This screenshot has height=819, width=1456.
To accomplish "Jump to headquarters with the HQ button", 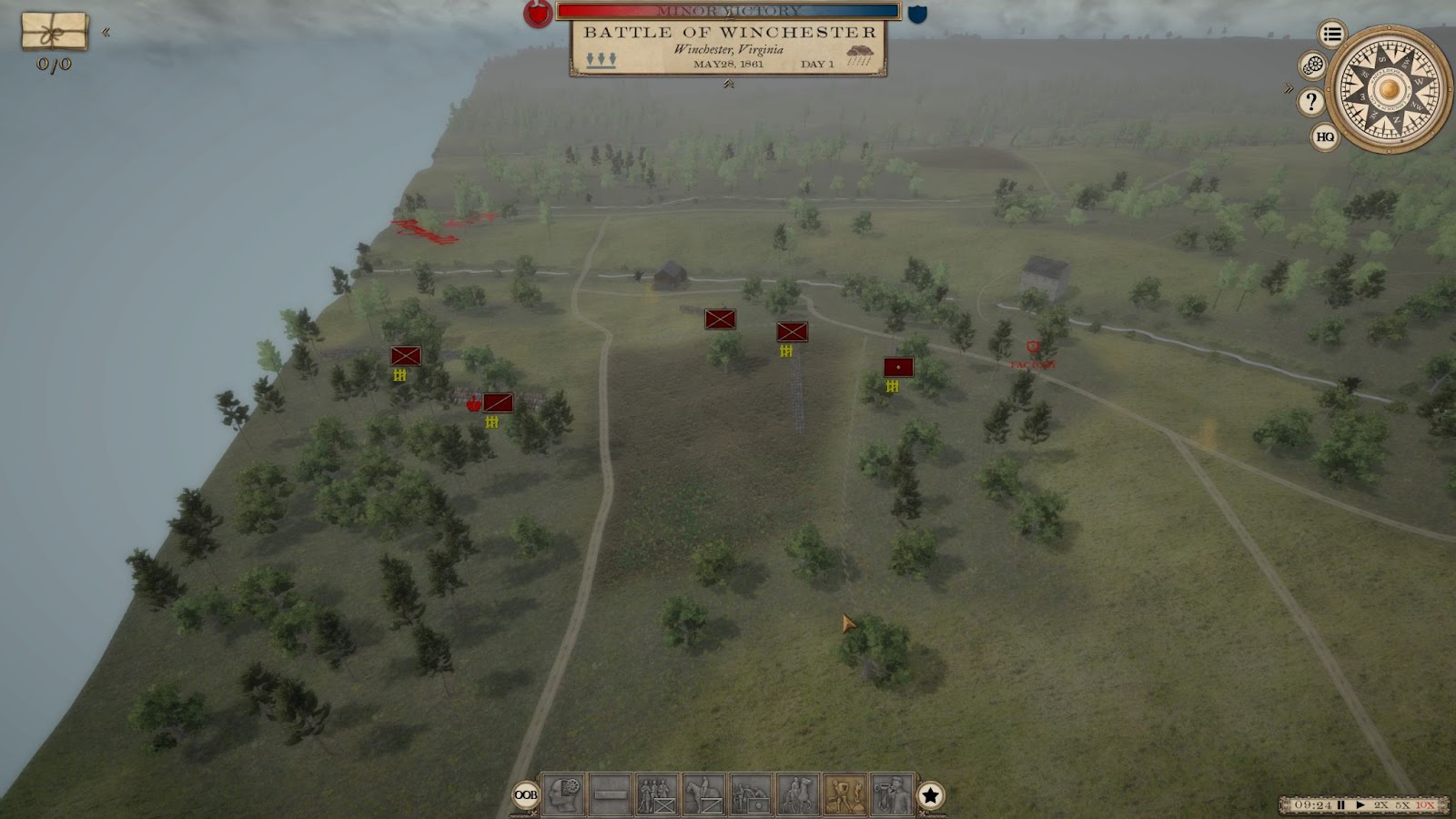I will point(1325,137).
